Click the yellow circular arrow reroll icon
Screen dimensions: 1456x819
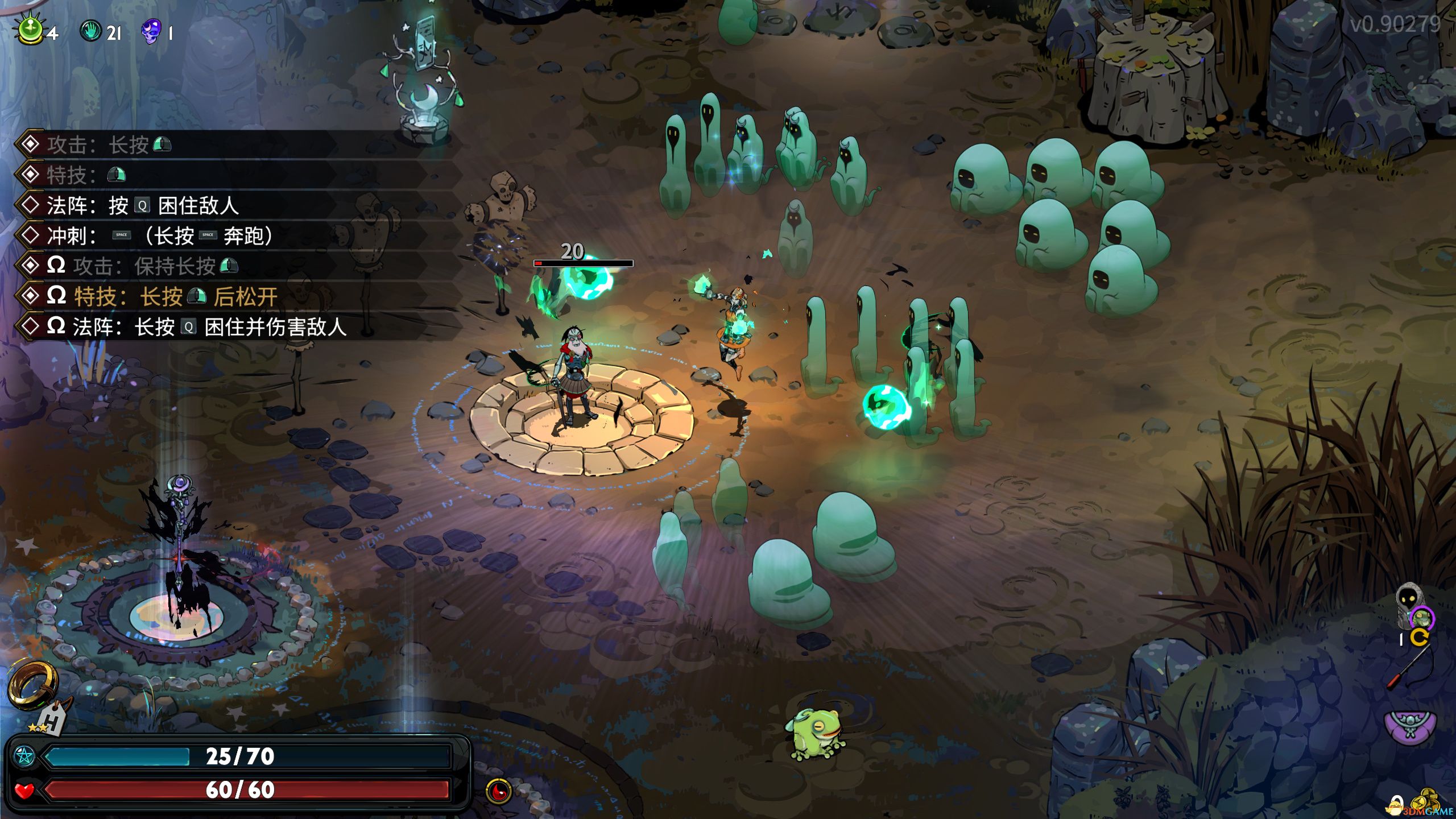tap(1419, 637)
